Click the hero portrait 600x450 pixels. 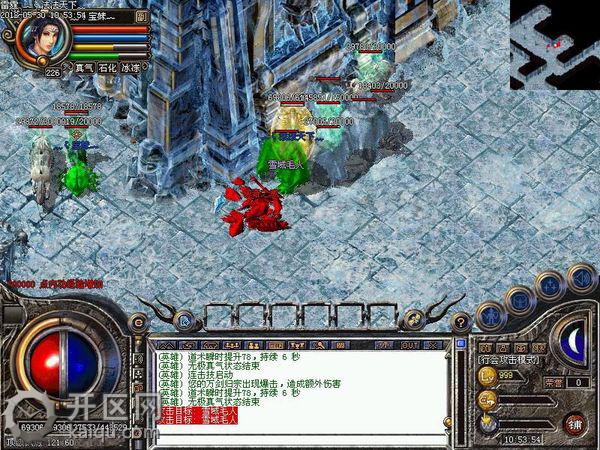point(43,36)
